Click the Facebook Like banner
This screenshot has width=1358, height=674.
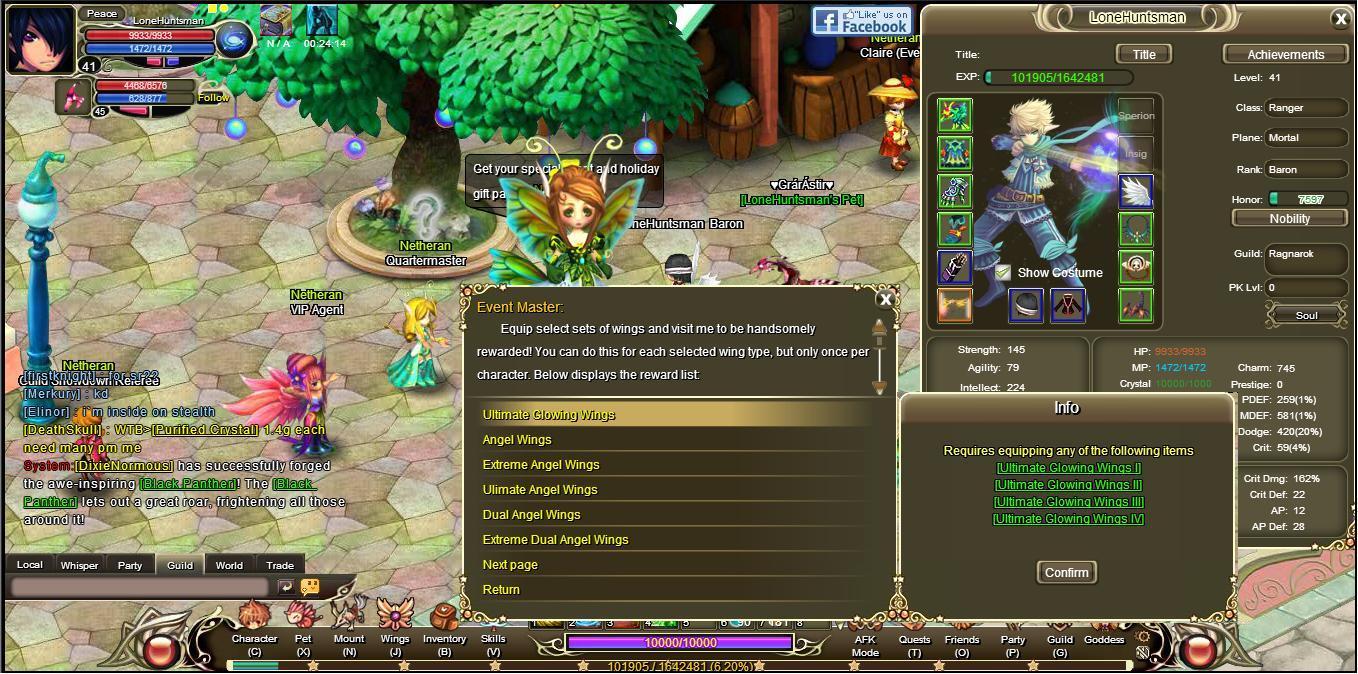(862, 20)
